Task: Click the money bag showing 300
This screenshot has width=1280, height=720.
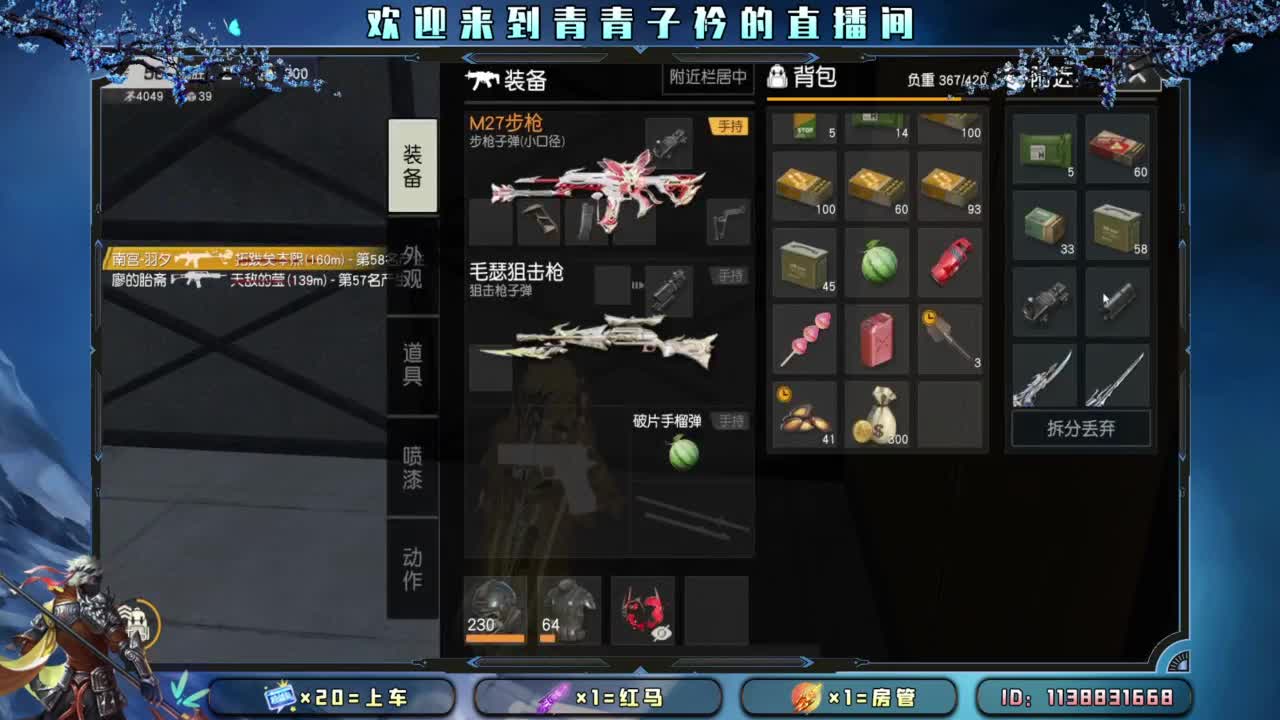Action: pos(877,413)
